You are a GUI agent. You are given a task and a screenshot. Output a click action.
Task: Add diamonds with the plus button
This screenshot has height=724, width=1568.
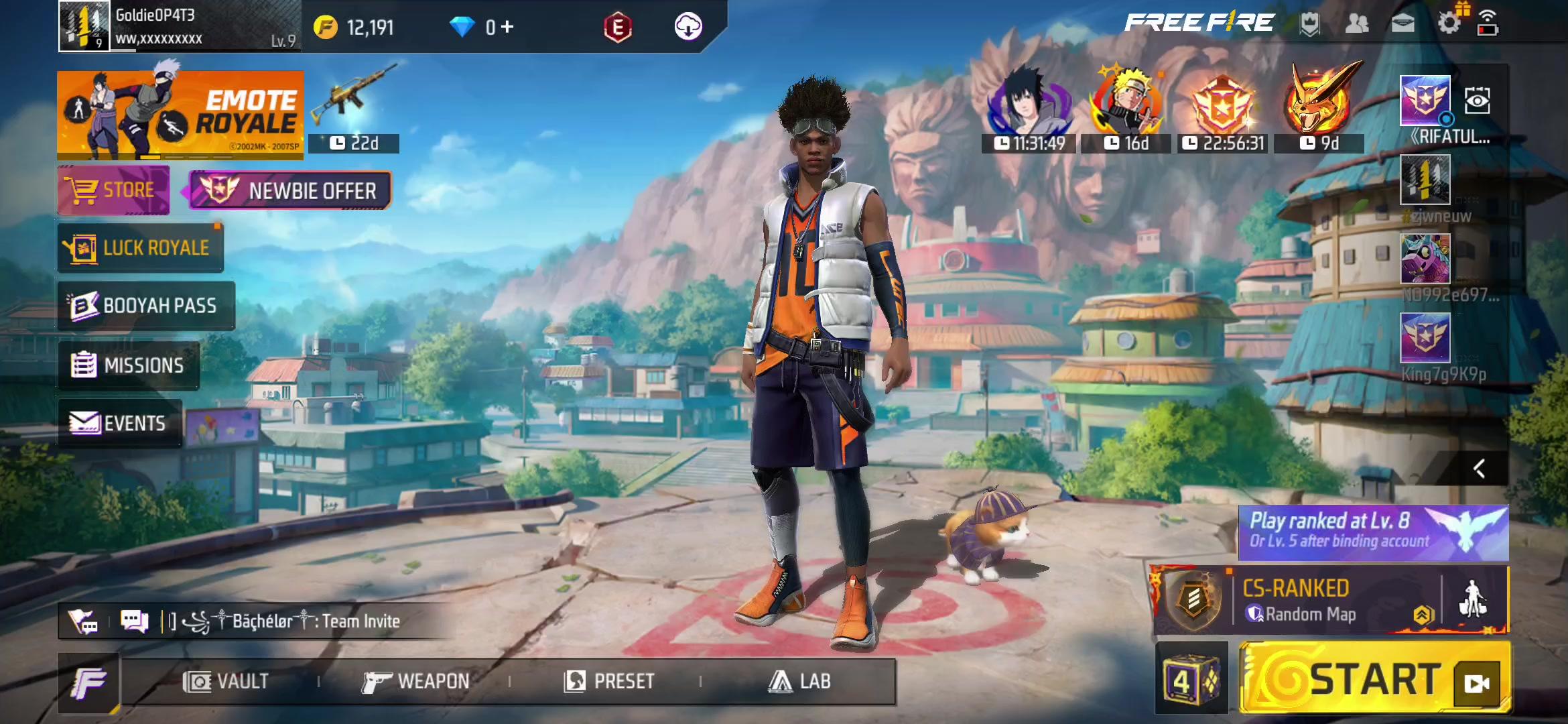click(507, 27)
